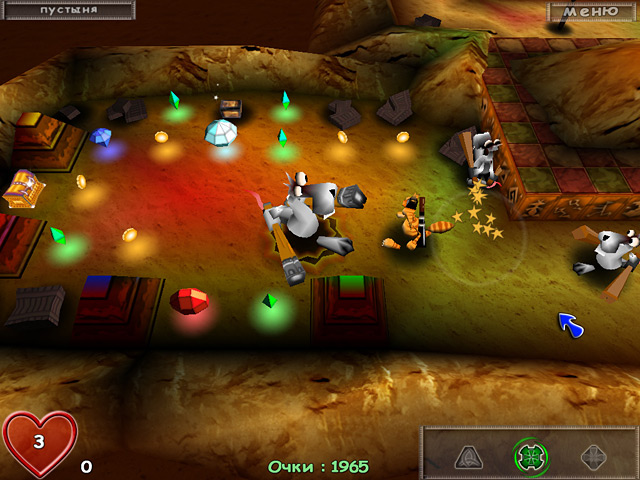Viewport: 640px width, 480px height.
Task: Open the меню button
Action: 591,11
